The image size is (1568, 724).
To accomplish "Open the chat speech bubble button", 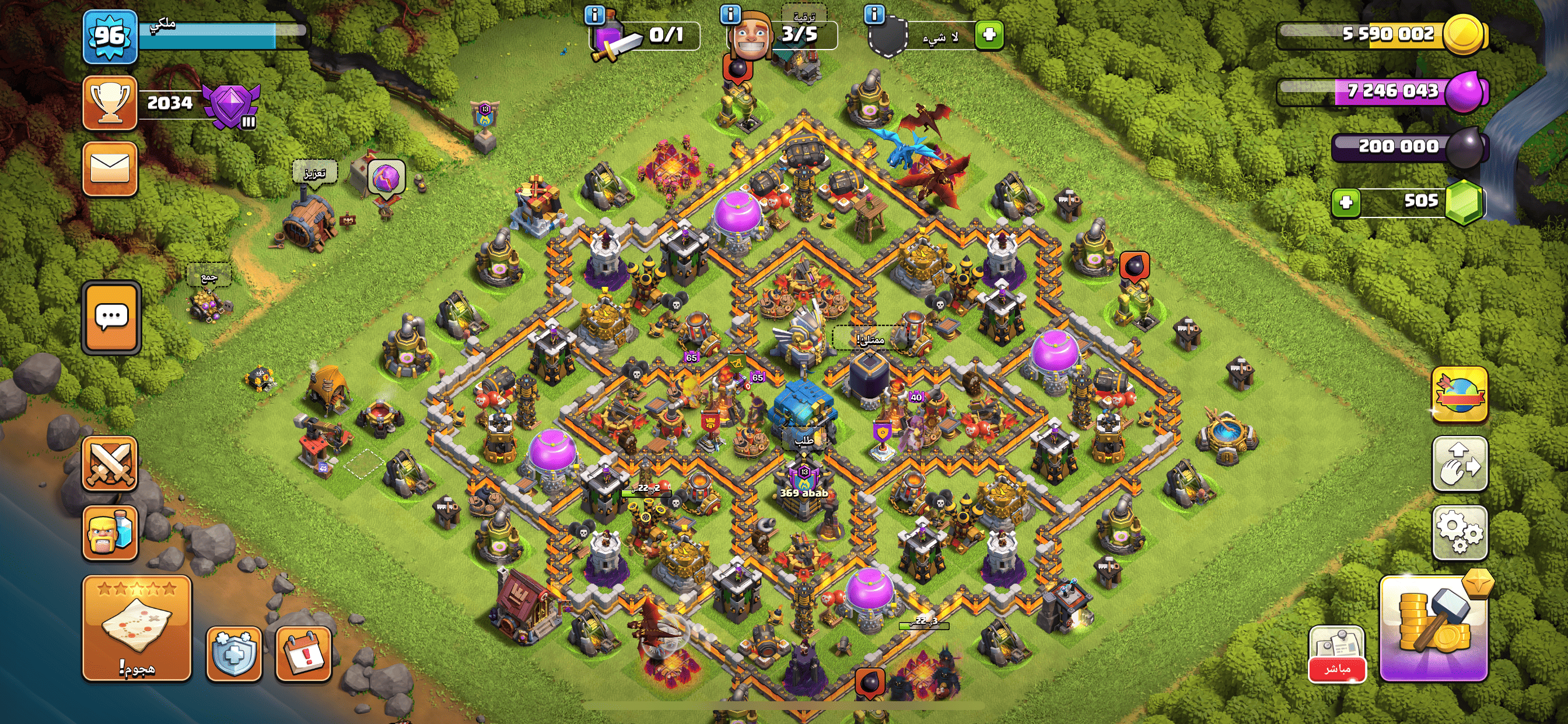I will (x=111, y=317).
